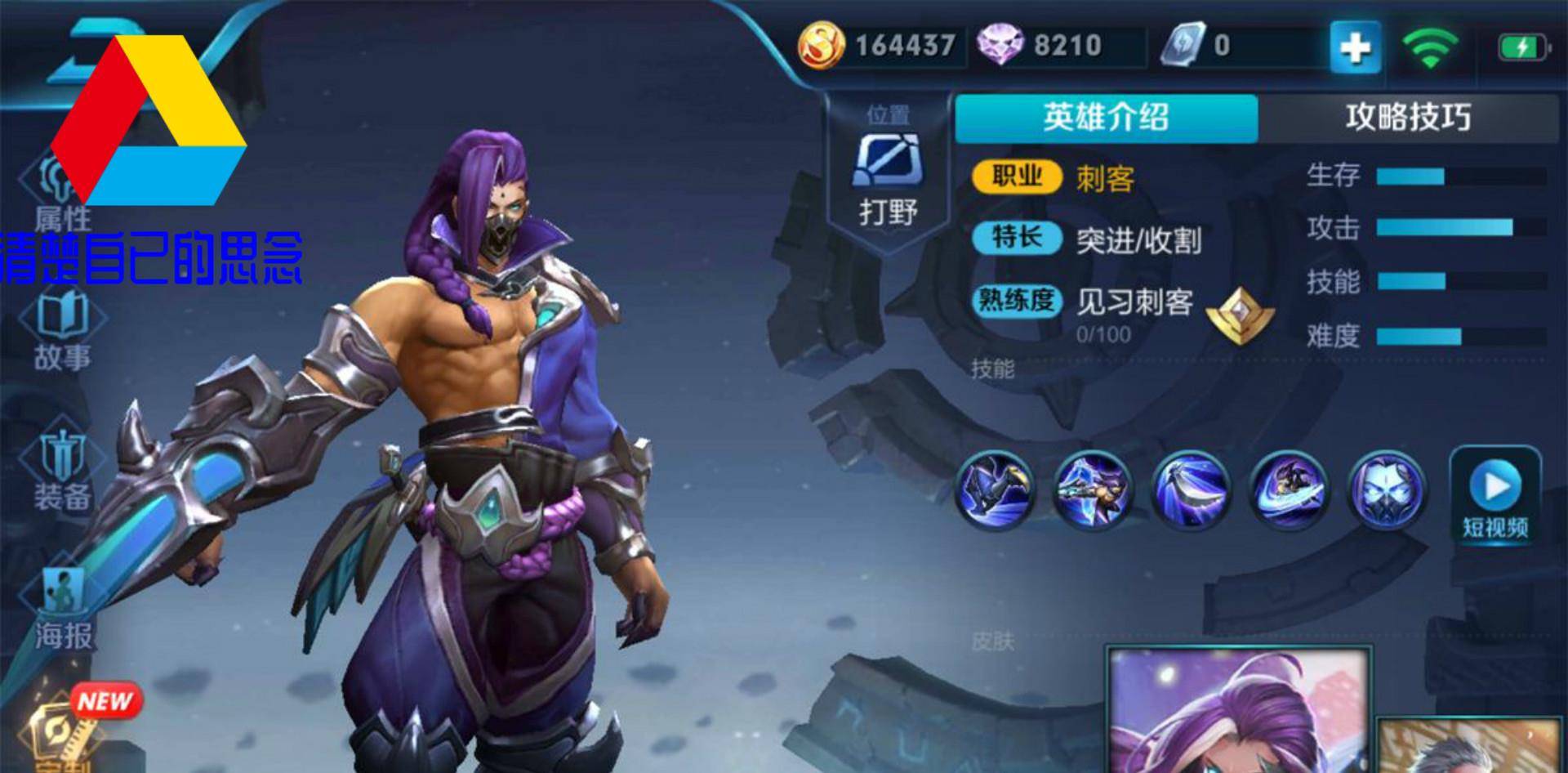Image resolution: width=1568 pixels, height=773 pixels.
Task: Tap the diamond balance 8210
Action: click(1053, 45)
